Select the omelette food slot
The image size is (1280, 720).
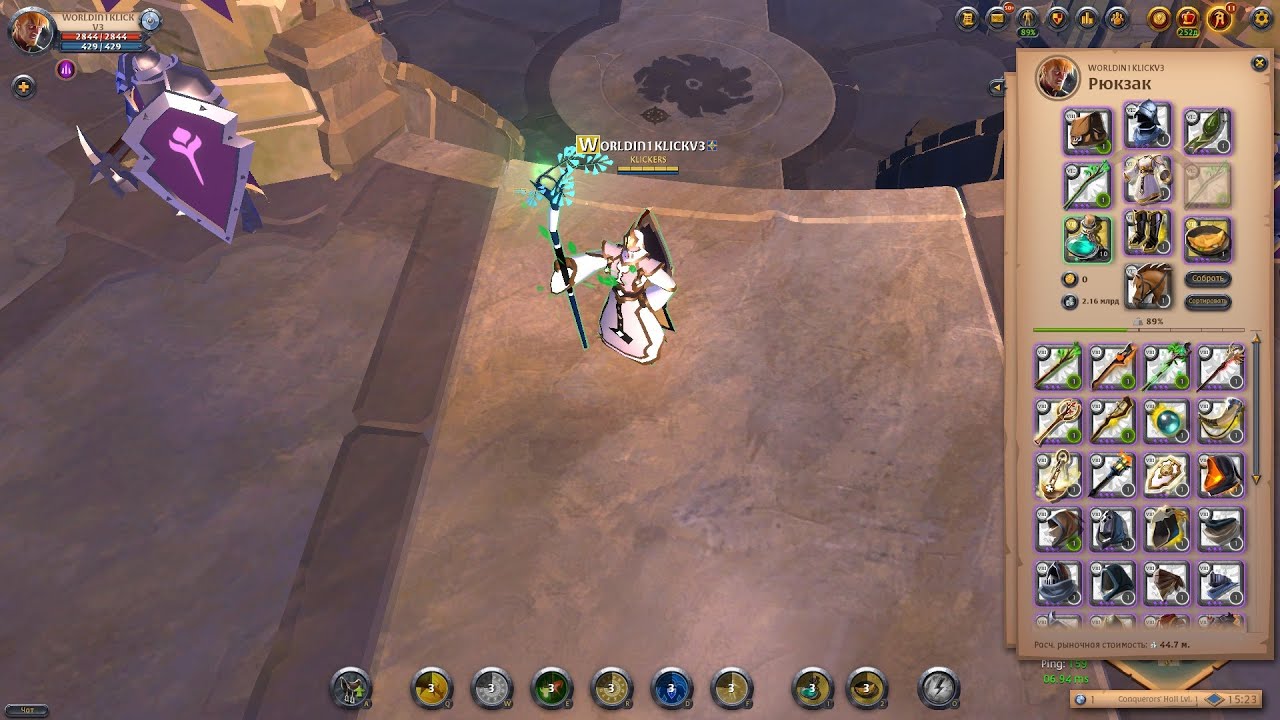1208,239
